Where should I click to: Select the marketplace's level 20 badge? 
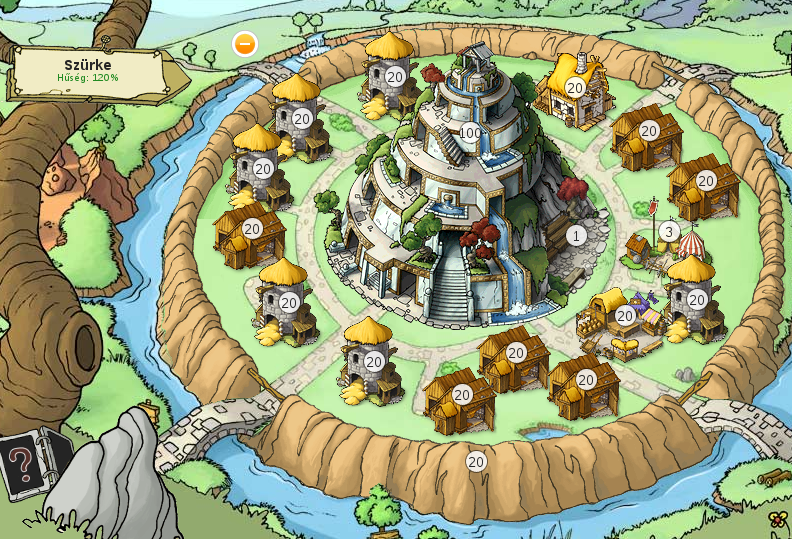click(x=625, y=316)
